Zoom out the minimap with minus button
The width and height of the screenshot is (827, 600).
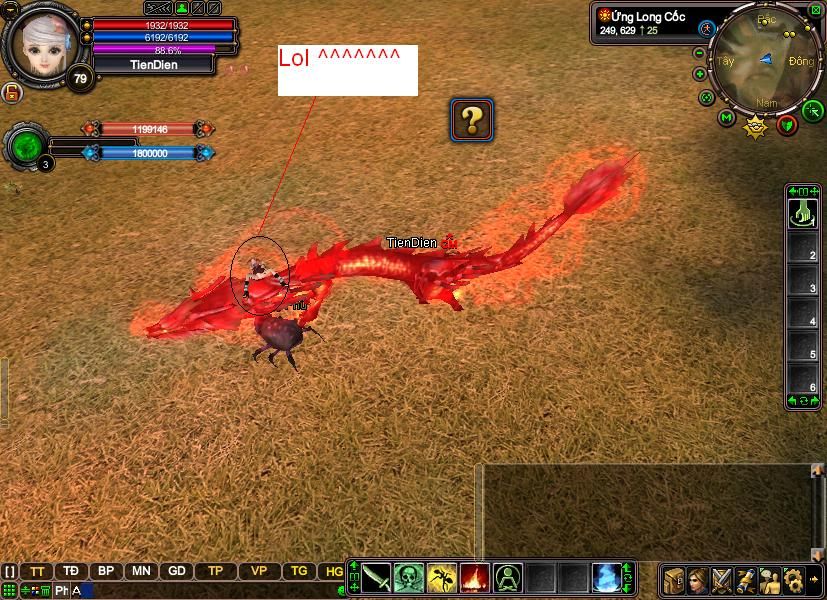coord(699,52)
